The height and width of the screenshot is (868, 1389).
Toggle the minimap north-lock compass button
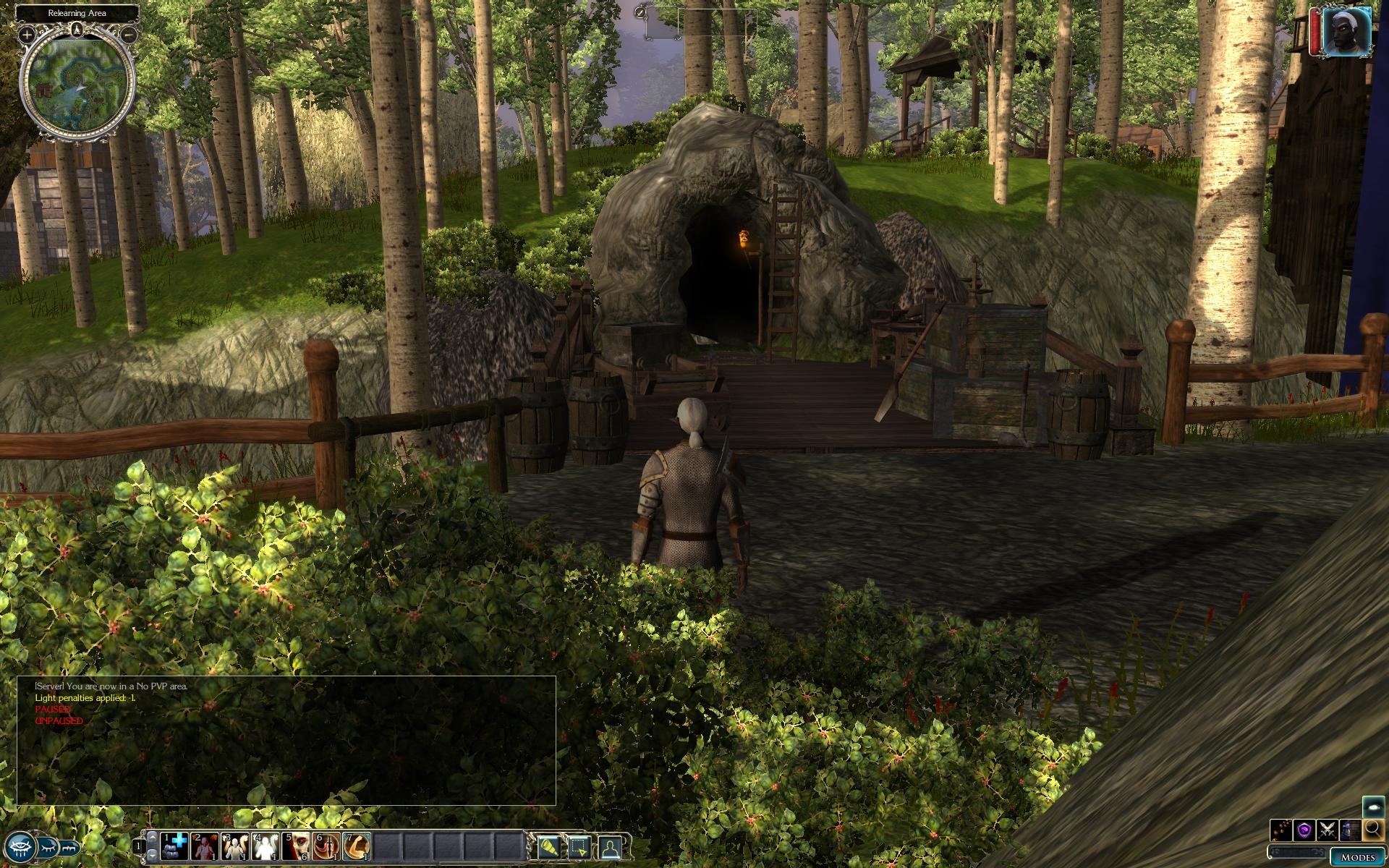coord(77,30)
